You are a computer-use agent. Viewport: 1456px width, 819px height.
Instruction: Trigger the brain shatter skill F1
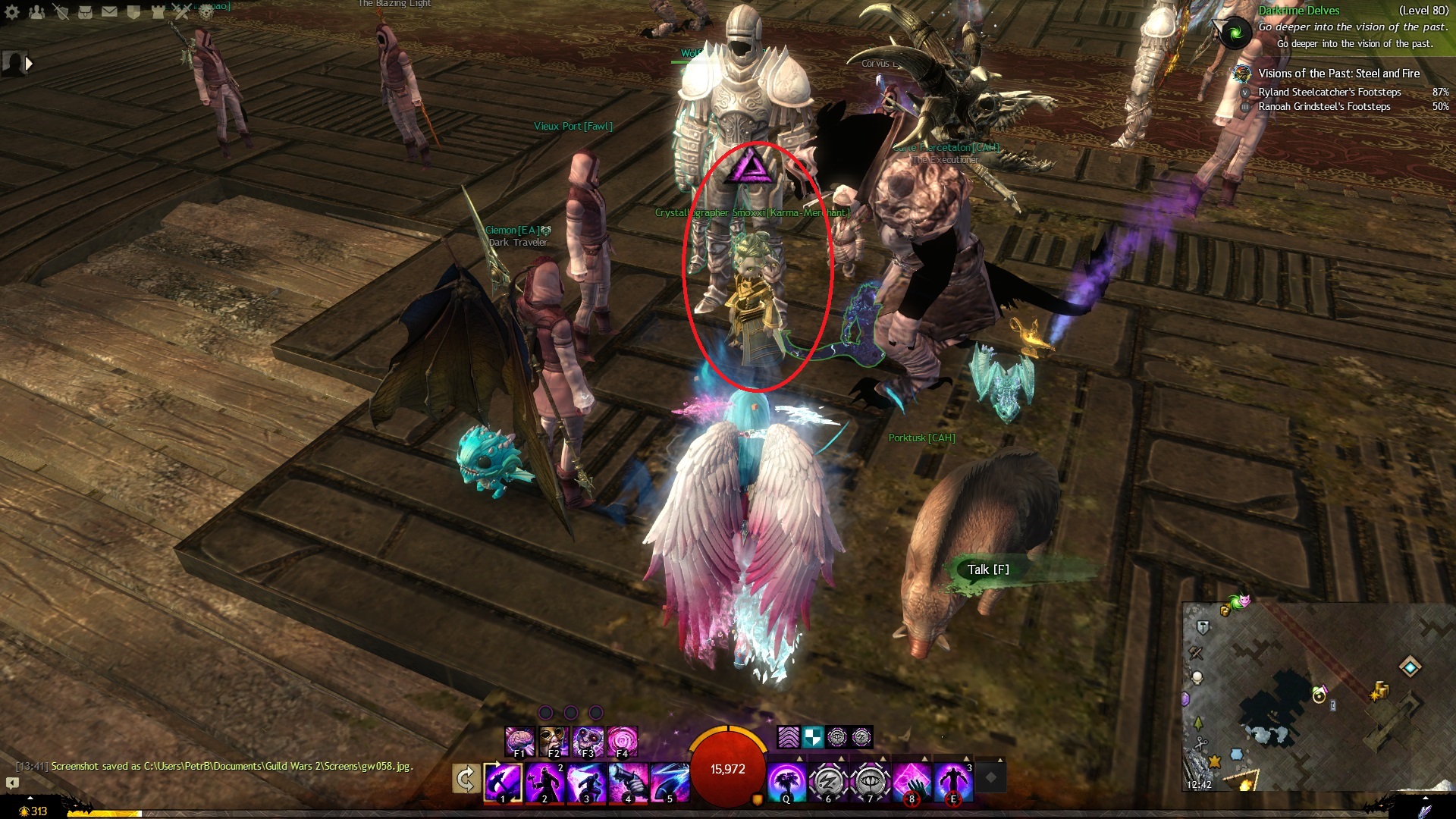click(520, 741)
